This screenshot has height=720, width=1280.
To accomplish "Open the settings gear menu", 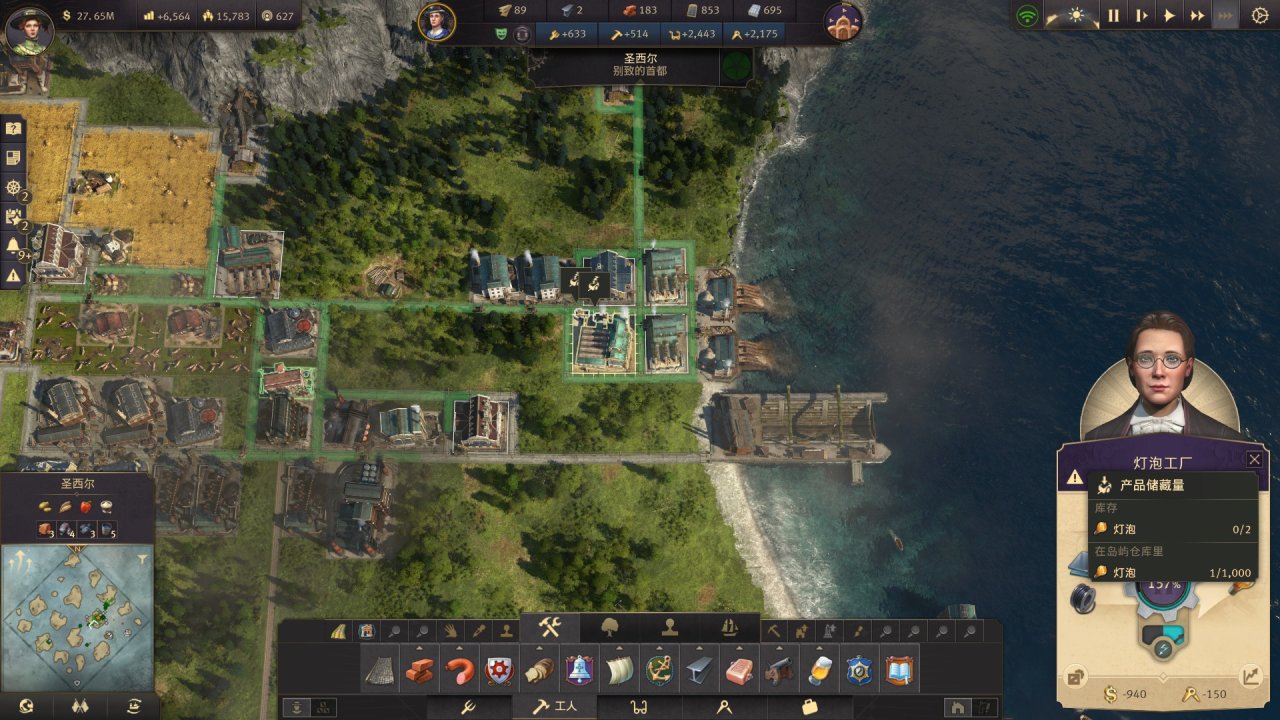I will tap(1259, 16).
